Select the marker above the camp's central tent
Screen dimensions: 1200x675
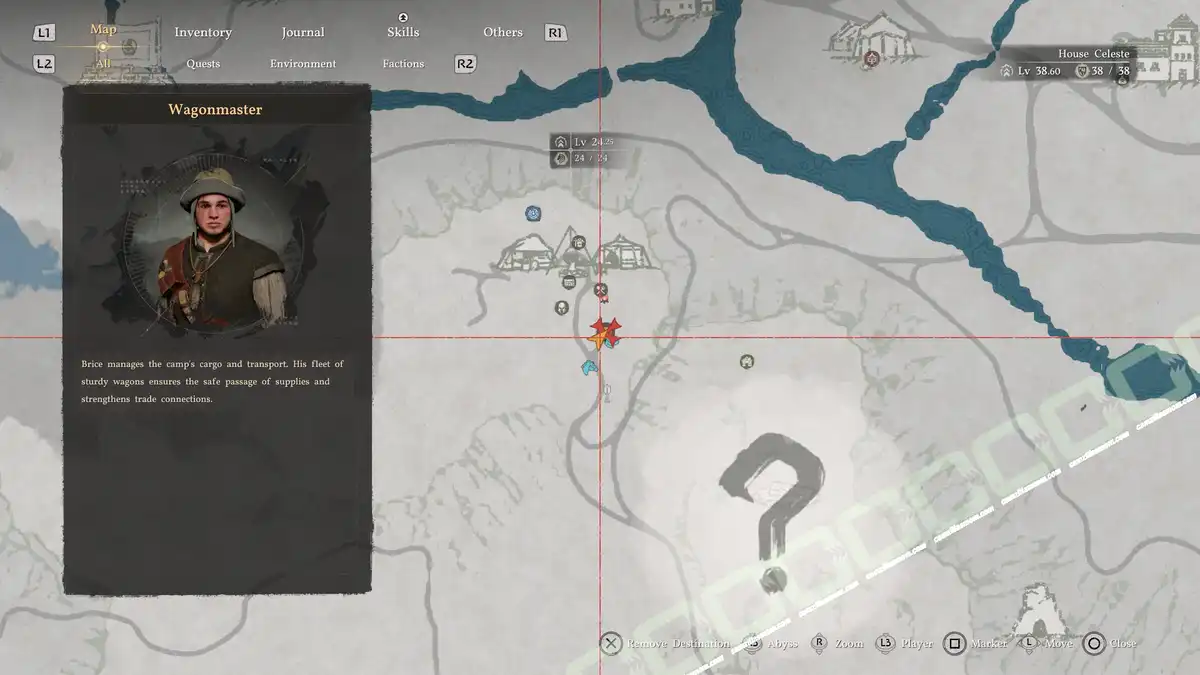(578, 242)
